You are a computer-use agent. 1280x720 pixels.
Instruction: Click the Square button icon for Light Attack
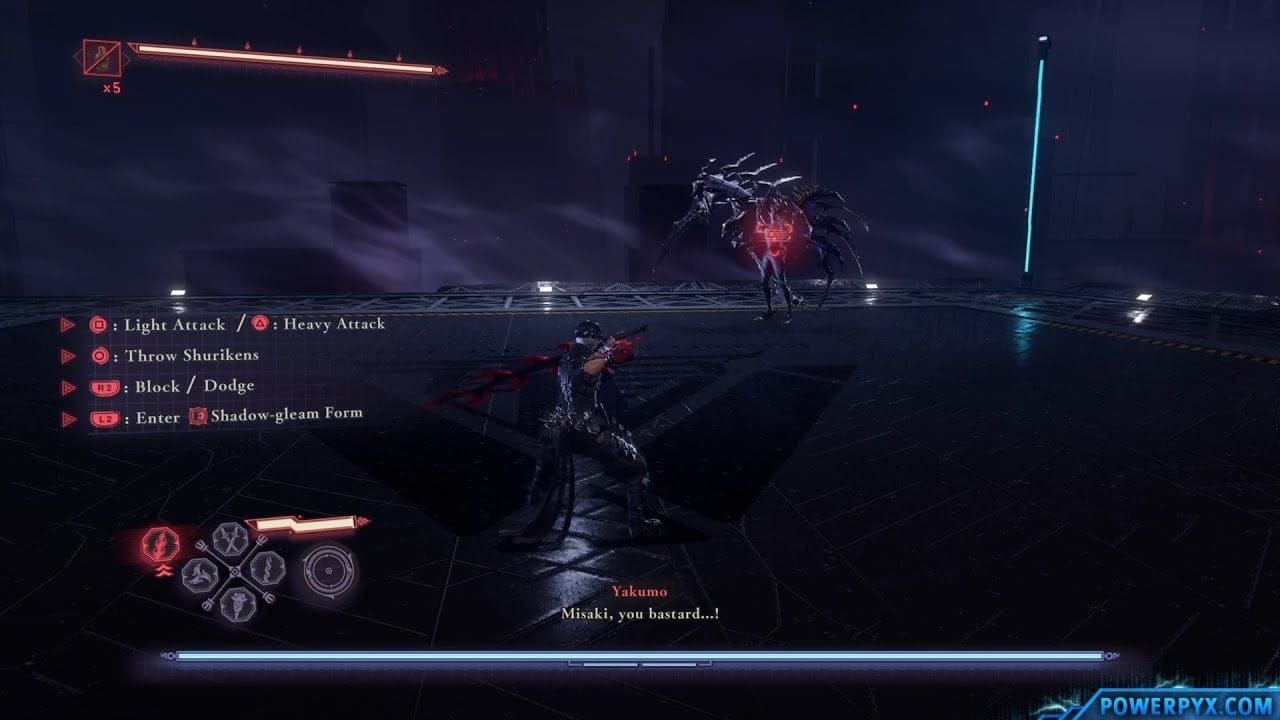pos(99,323)
